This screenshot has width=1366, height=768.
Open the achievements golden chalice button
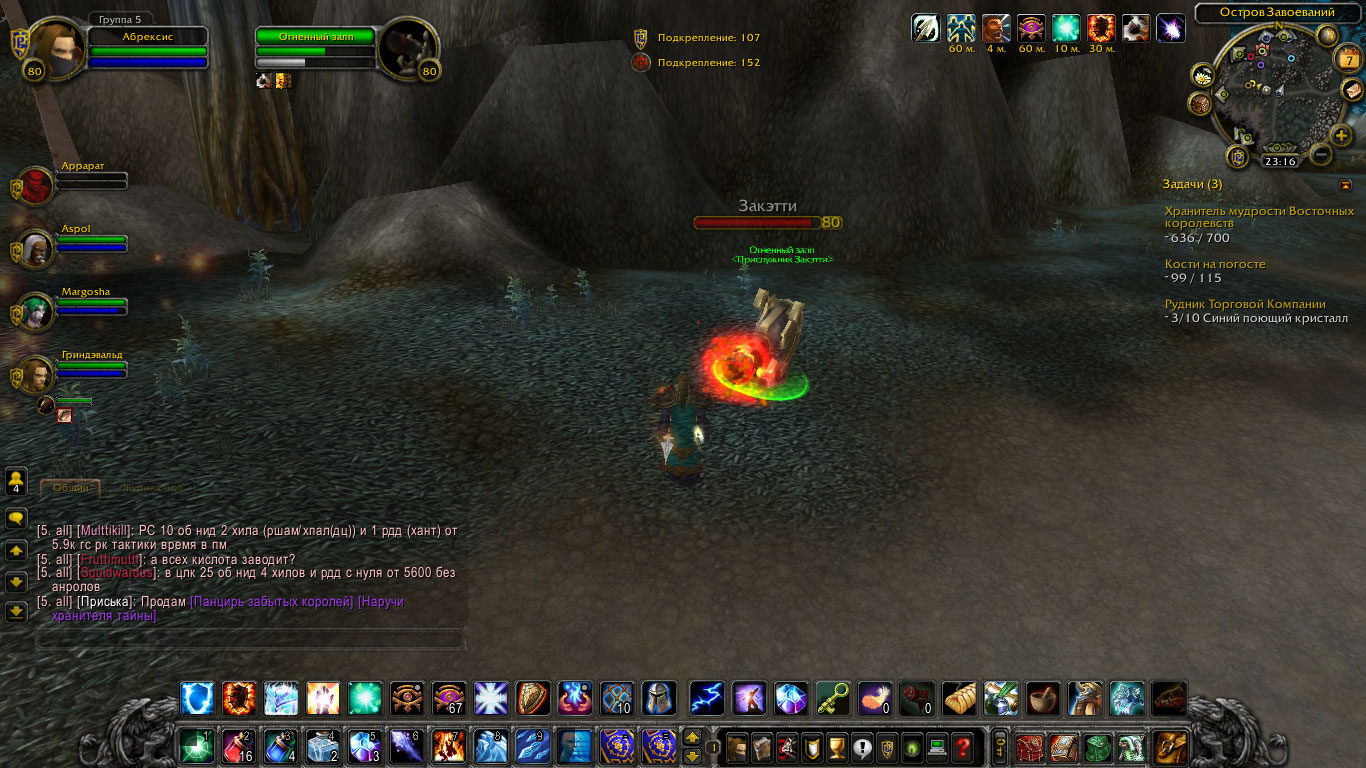[838, 747]
